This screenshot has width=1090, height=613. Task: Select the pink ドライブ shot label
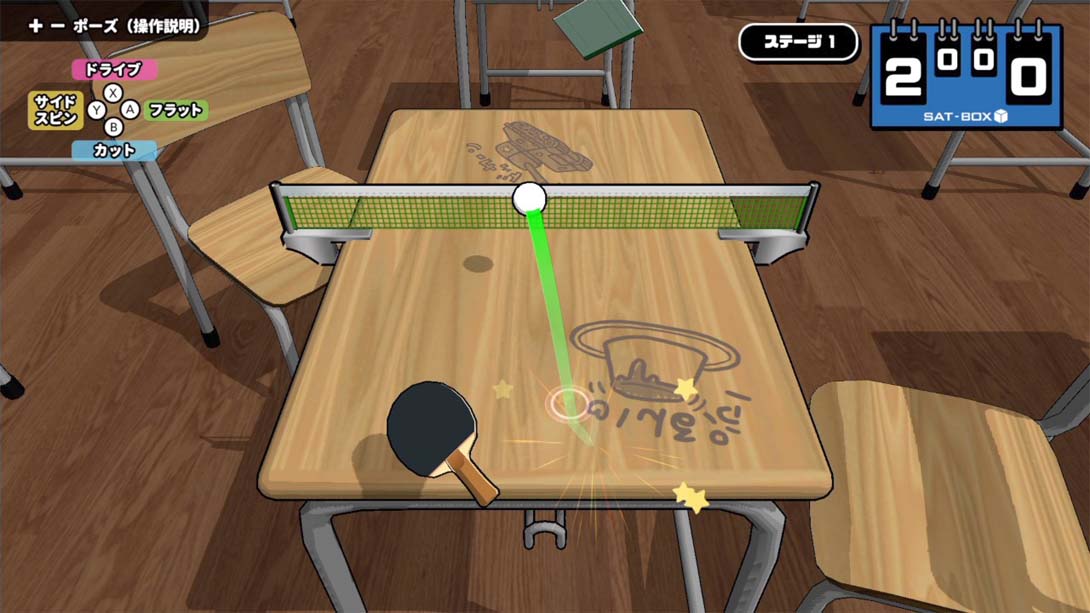114,70
